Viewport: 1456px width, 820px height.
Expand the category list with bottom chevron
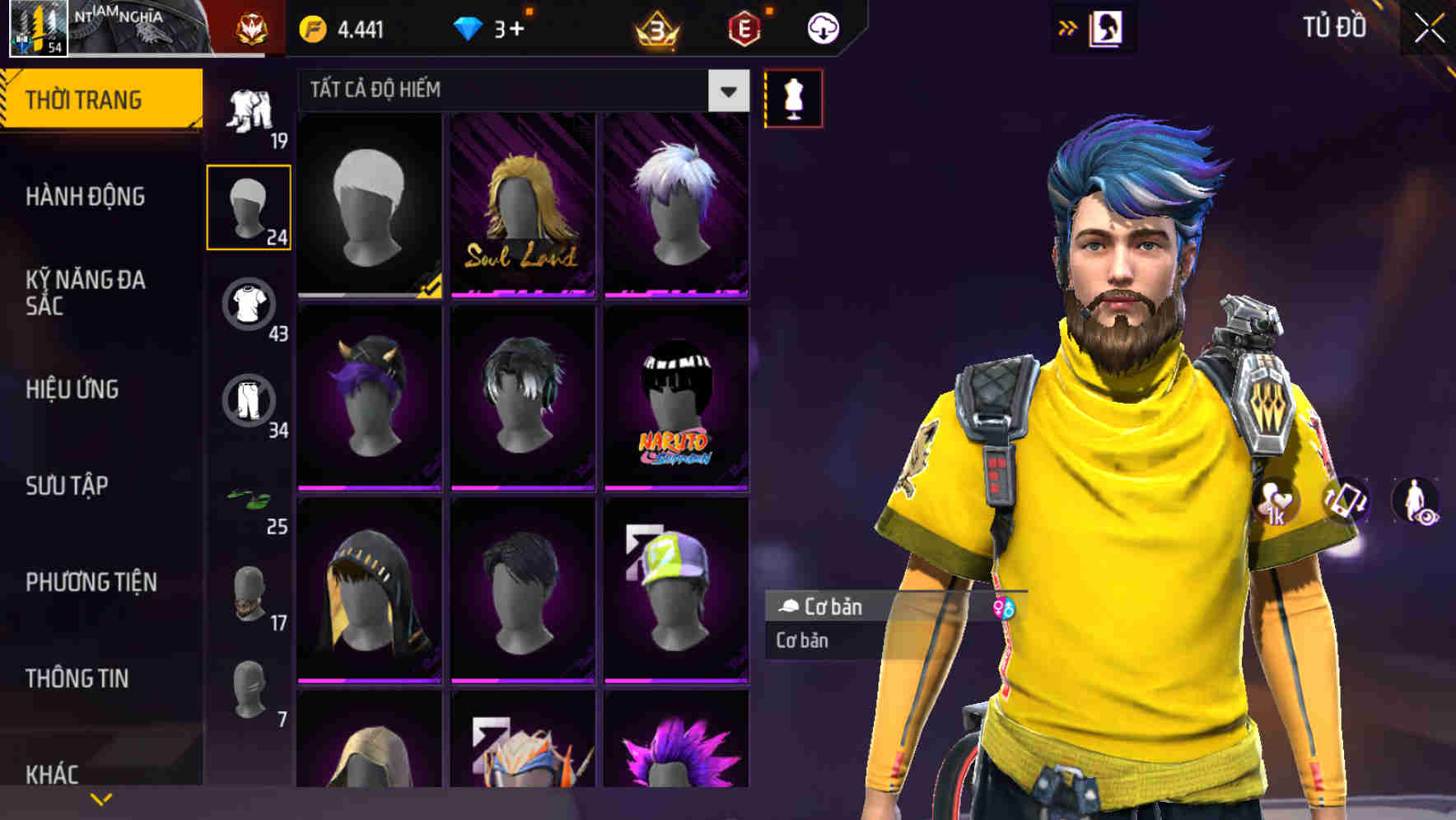click(x=101, y=798)
